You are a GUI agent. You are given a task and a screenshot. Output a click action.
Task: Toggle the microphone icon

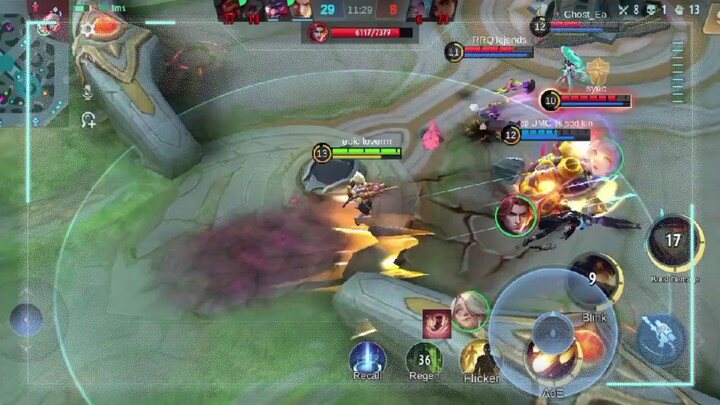click(89, 92)
